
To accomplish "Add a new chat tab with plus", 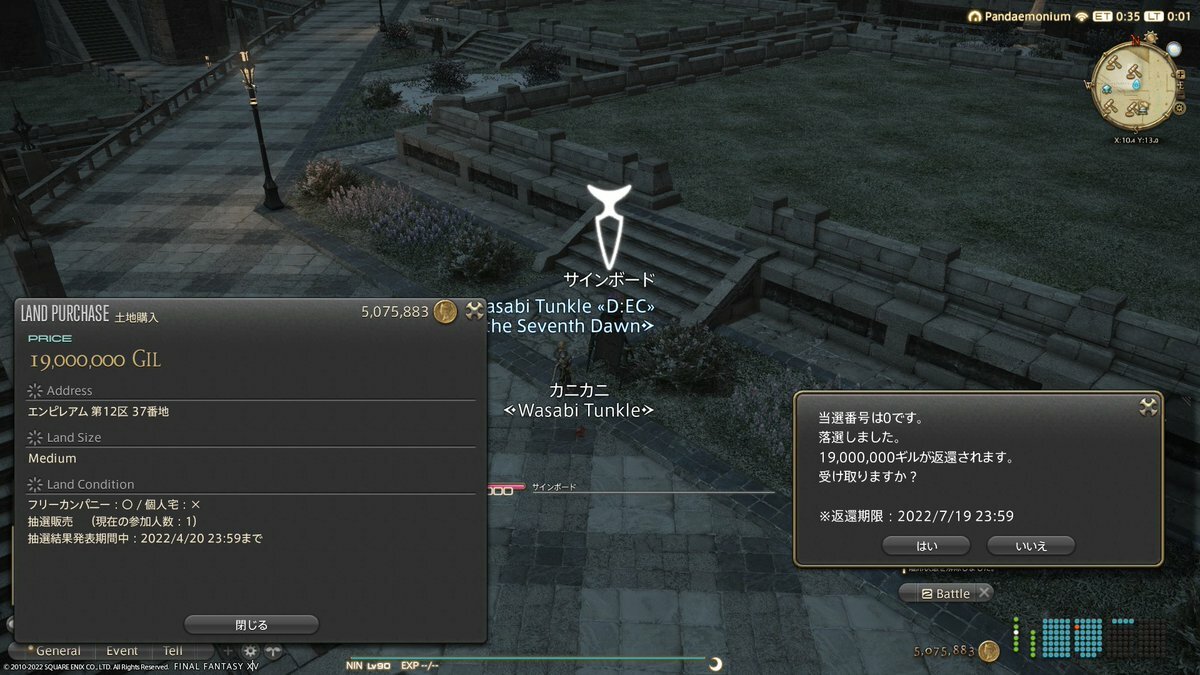I will (x=228, y=650).
